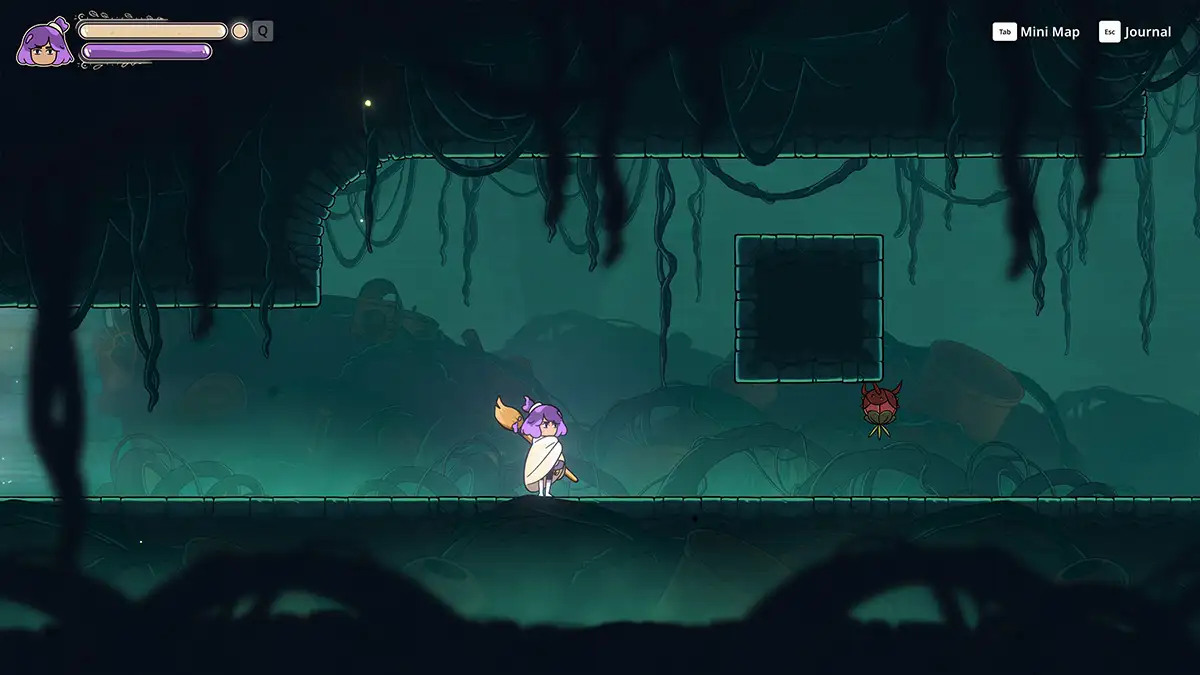
Task: Open the Journal
Action: pyautogui.click(x=1136, y=32)
